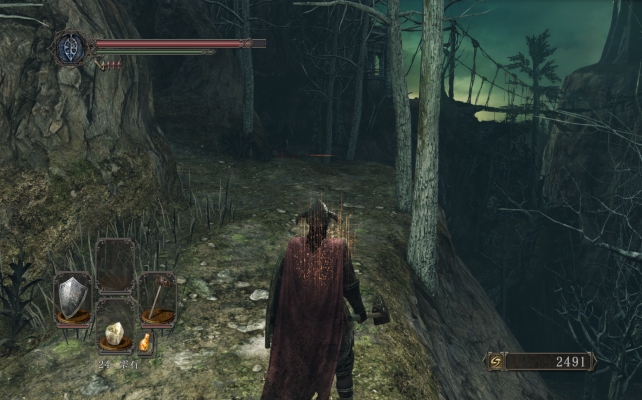Select the left-hand shield equipment slot
This screenshot has height=400, width=642.
point(72,297)
